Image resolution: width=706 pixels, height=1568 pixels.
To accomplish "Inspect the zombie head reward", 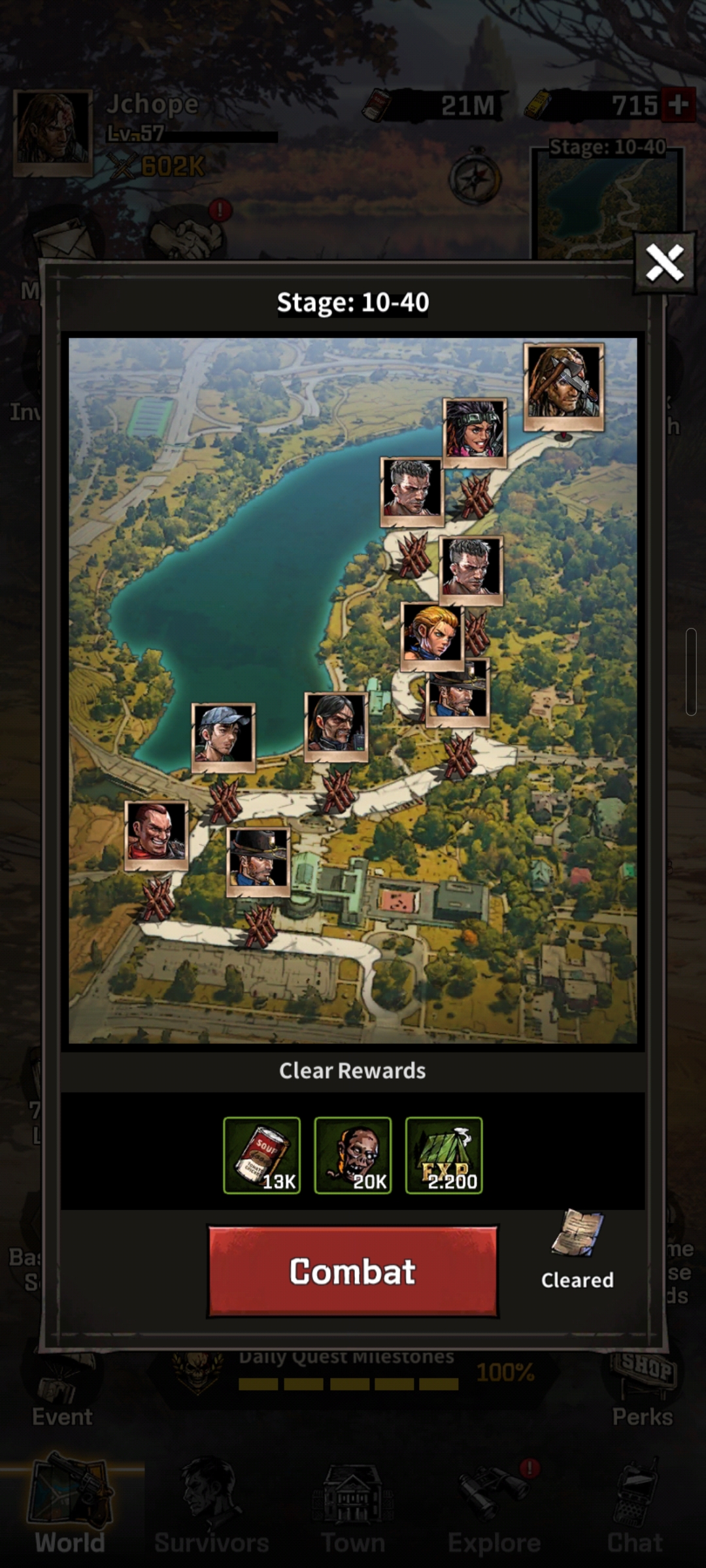I will [352, 1155].
